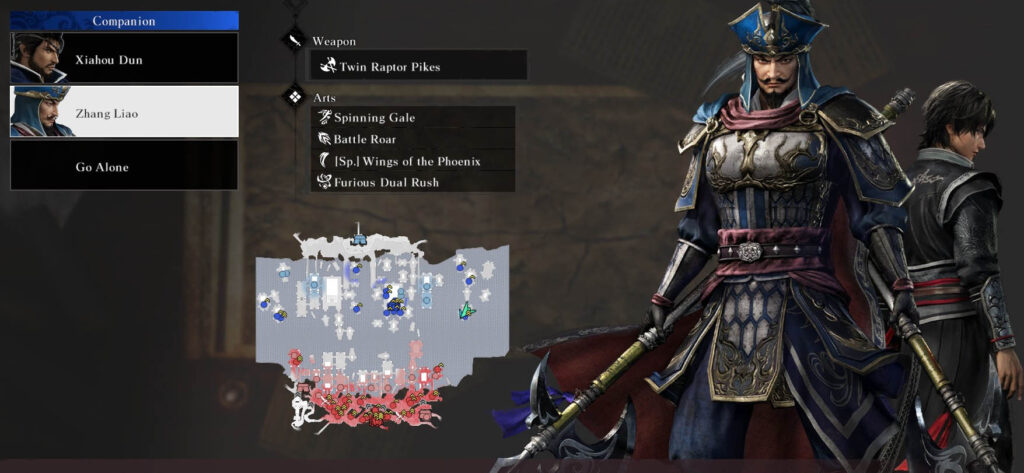Click the Spinning Gale art
This screenshot has height=473, width=1024.
413,118
